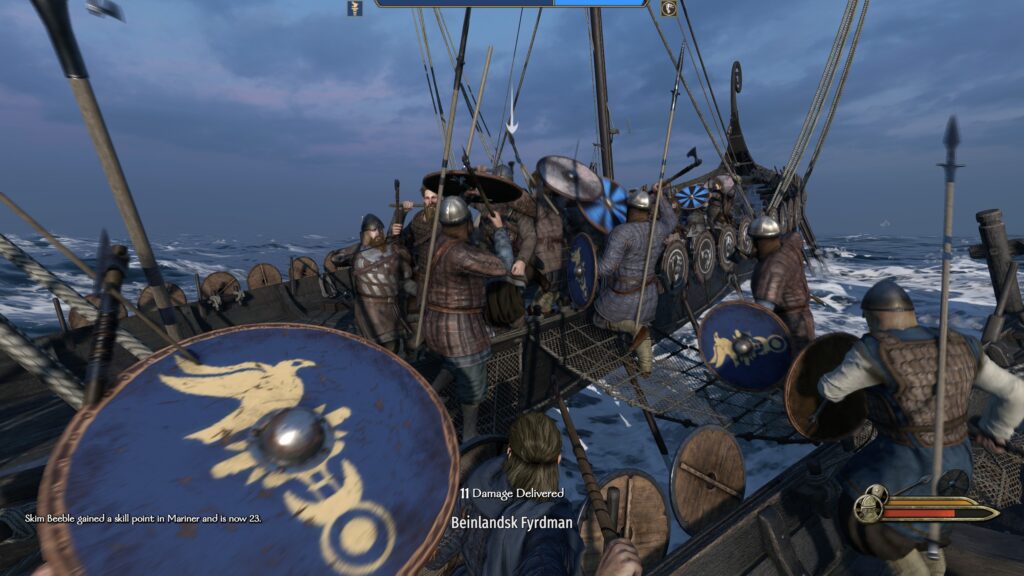Viewport: 1024px width, 576px height.
Task: Click the blue team banner beside the power bar
Action: (355, 8)
